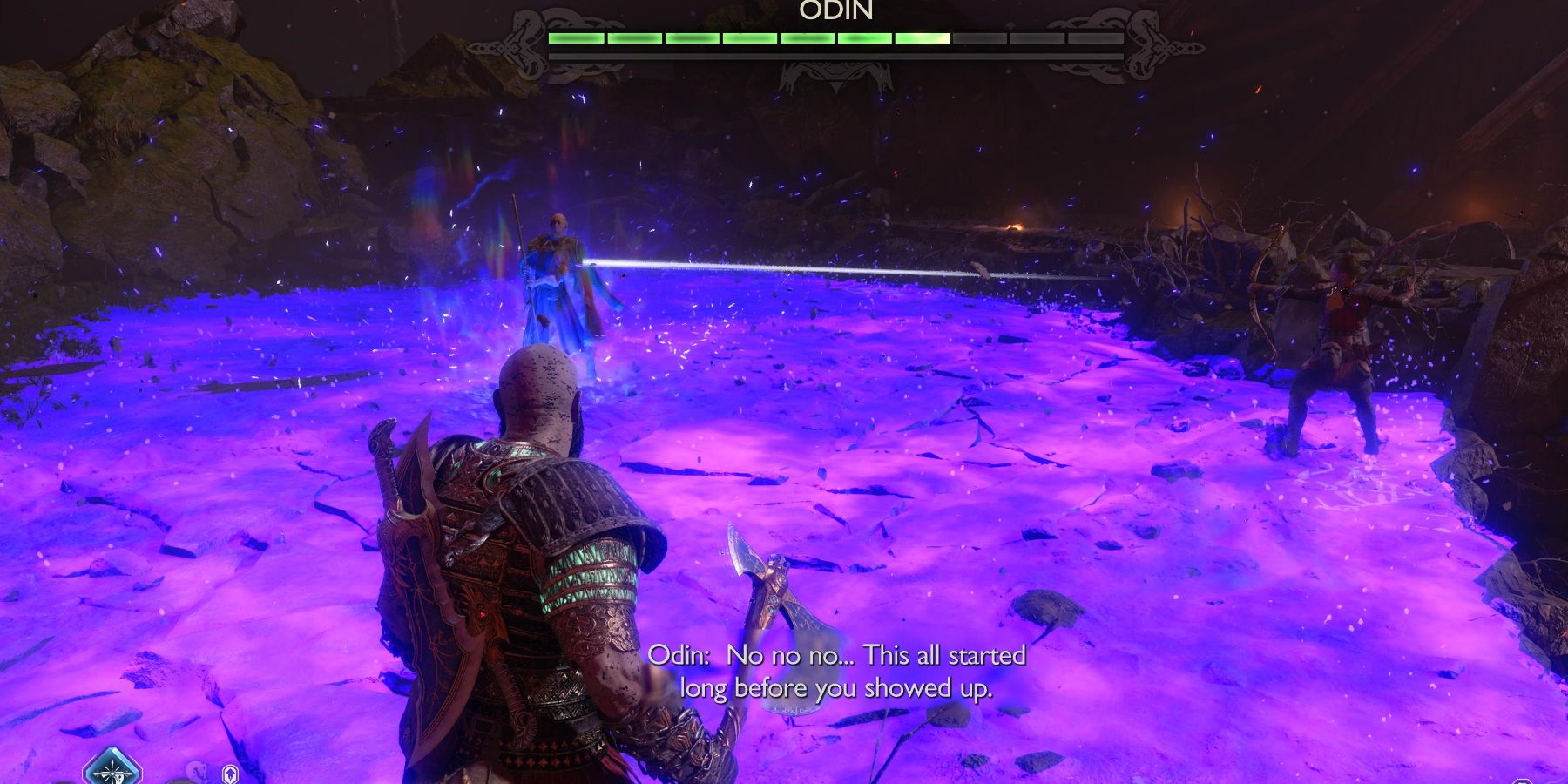Toggle the faded skill icon near the rune diamond
The width and height of the screenshot is (1568, 784).
tap(197, 773)
